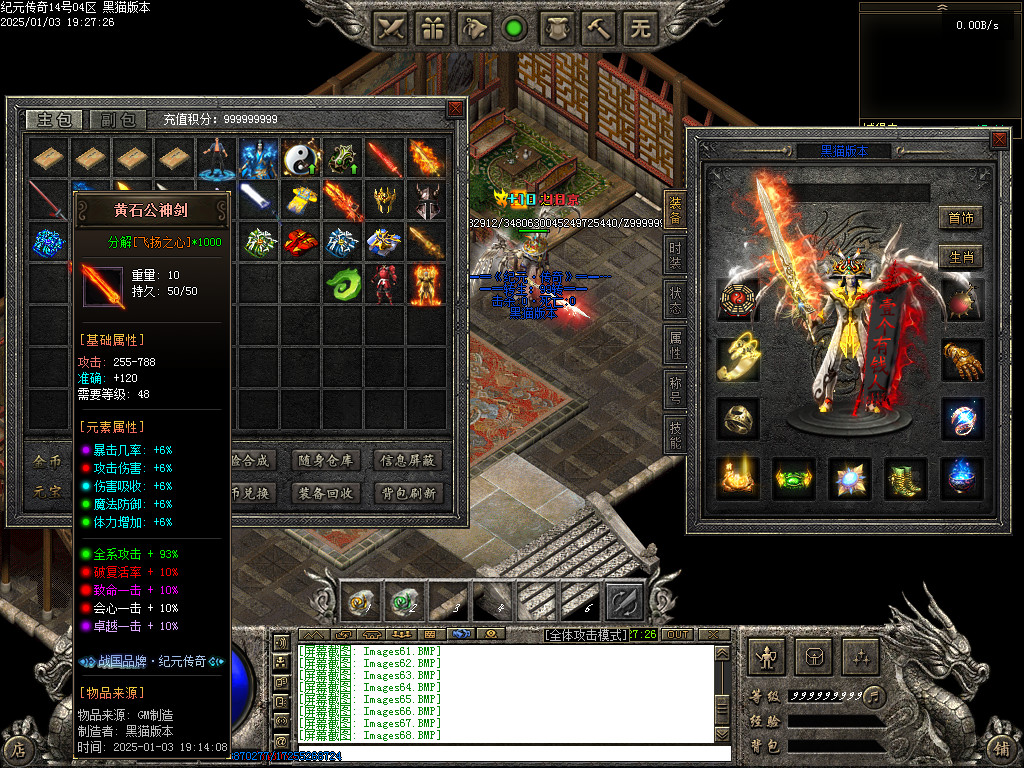Click the green orb in top toolbar

click(x=514, y=28)
